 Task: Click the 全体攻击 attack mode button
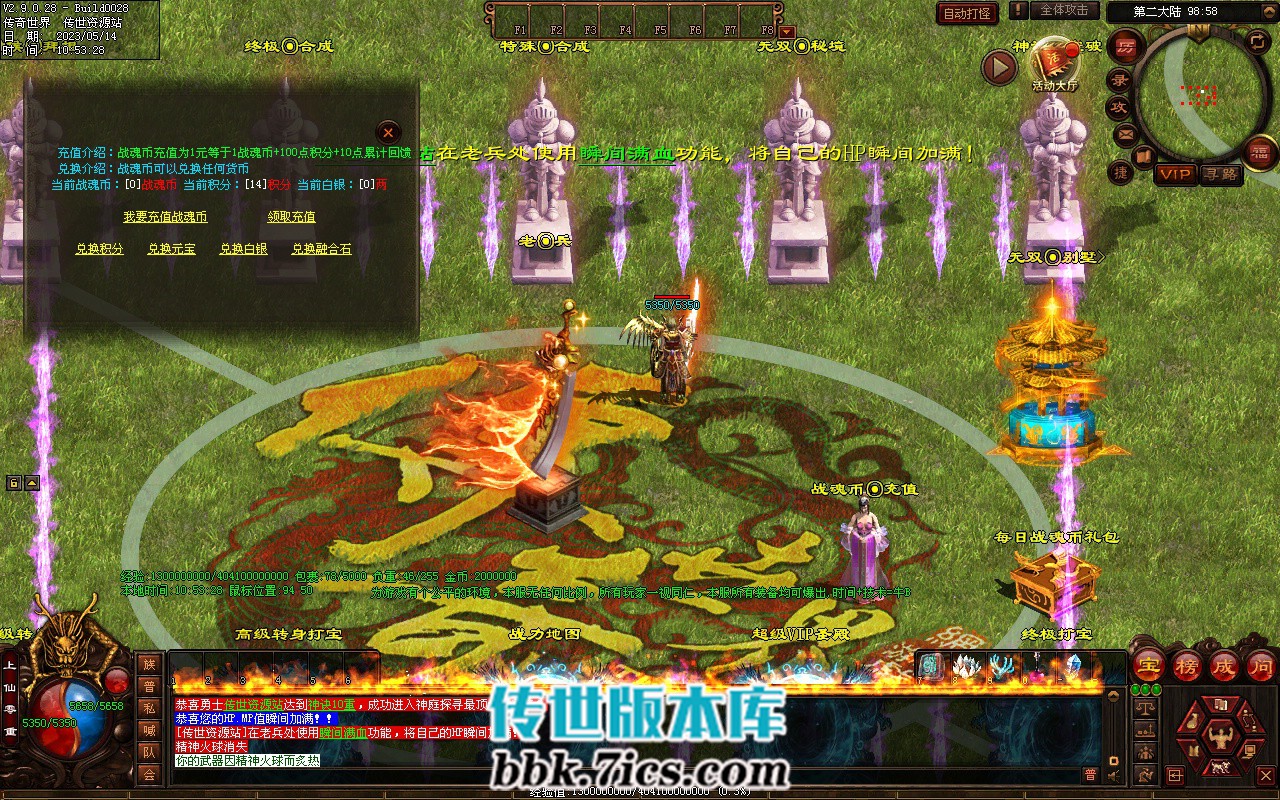[1064, 10]
